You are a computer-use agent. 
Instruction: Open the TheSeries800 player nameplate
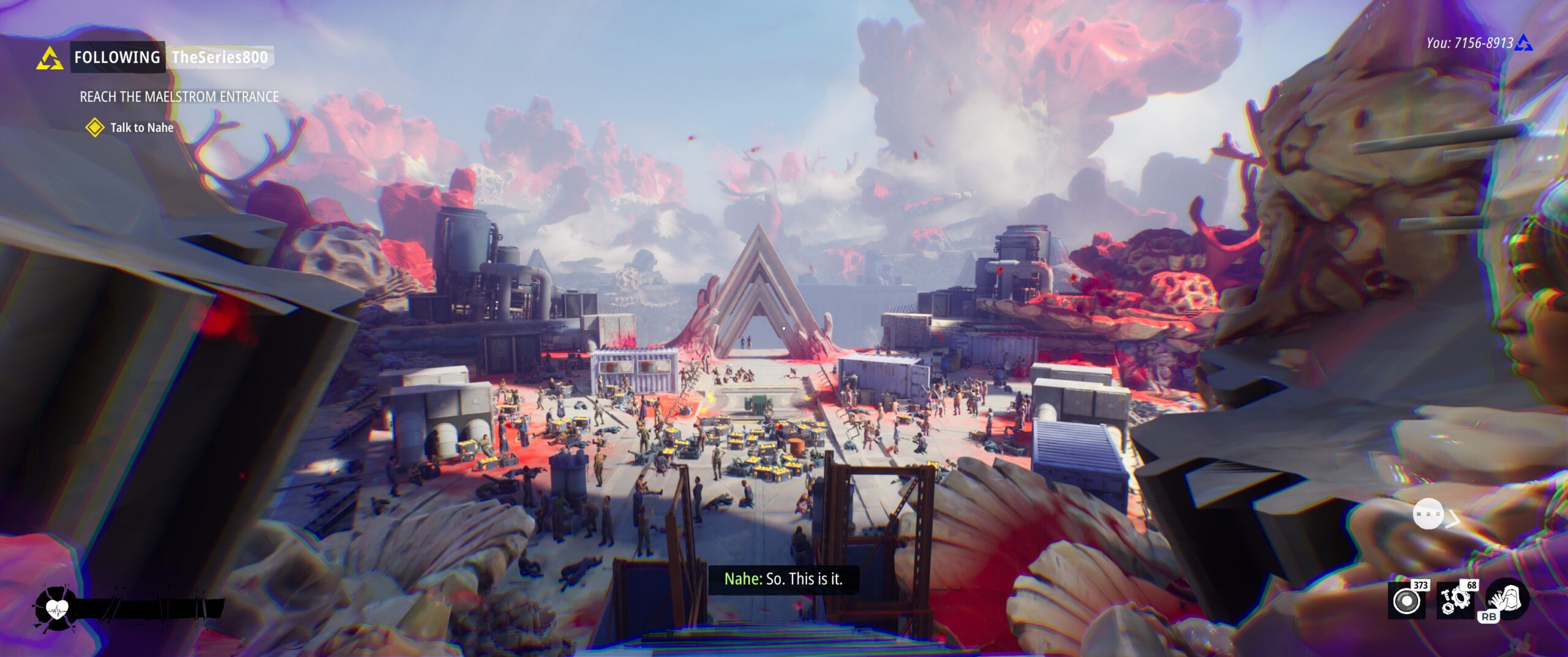point(221,58)
